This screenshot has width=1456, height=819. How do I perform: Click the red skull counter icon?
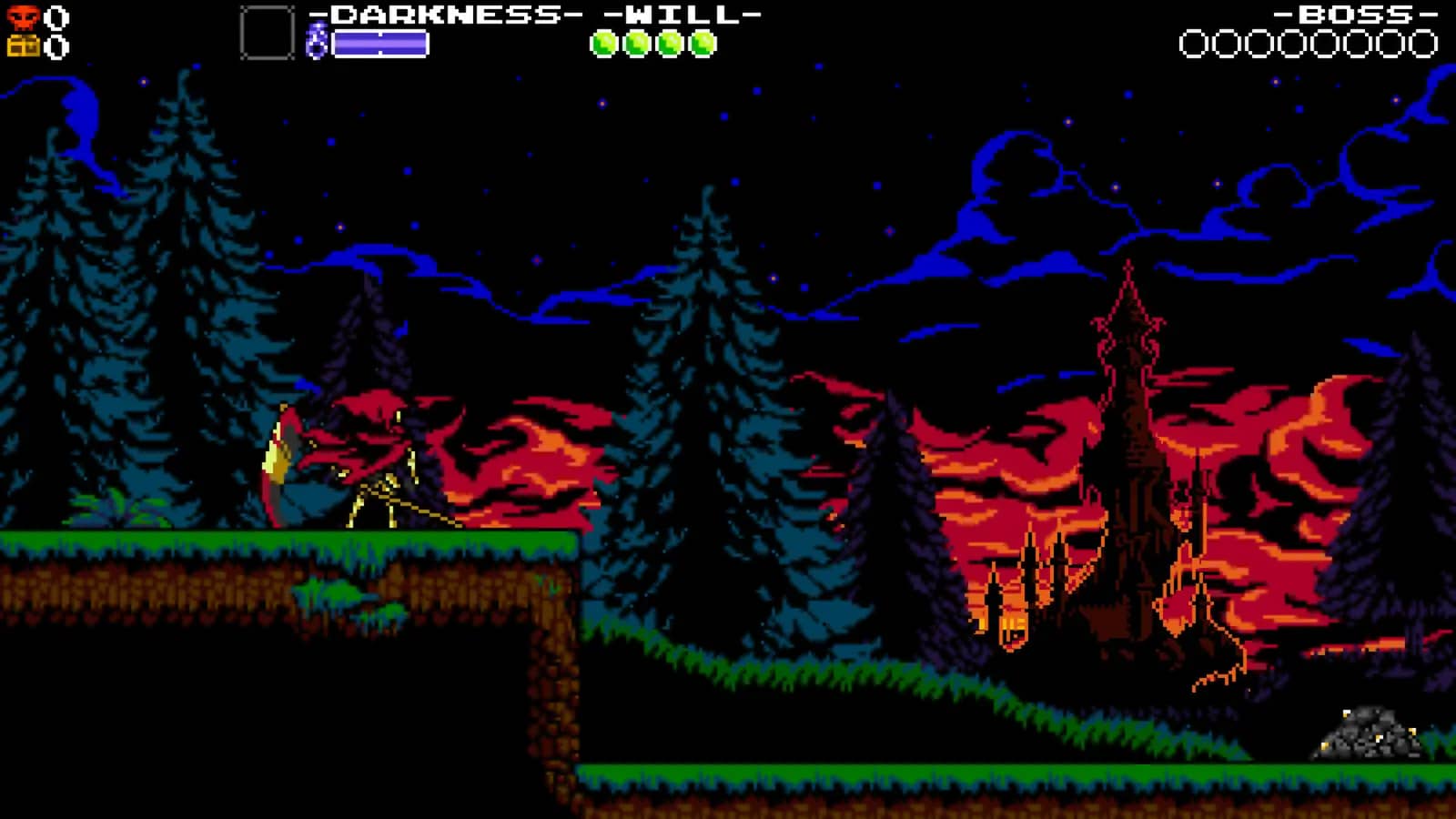pos(25,15)
